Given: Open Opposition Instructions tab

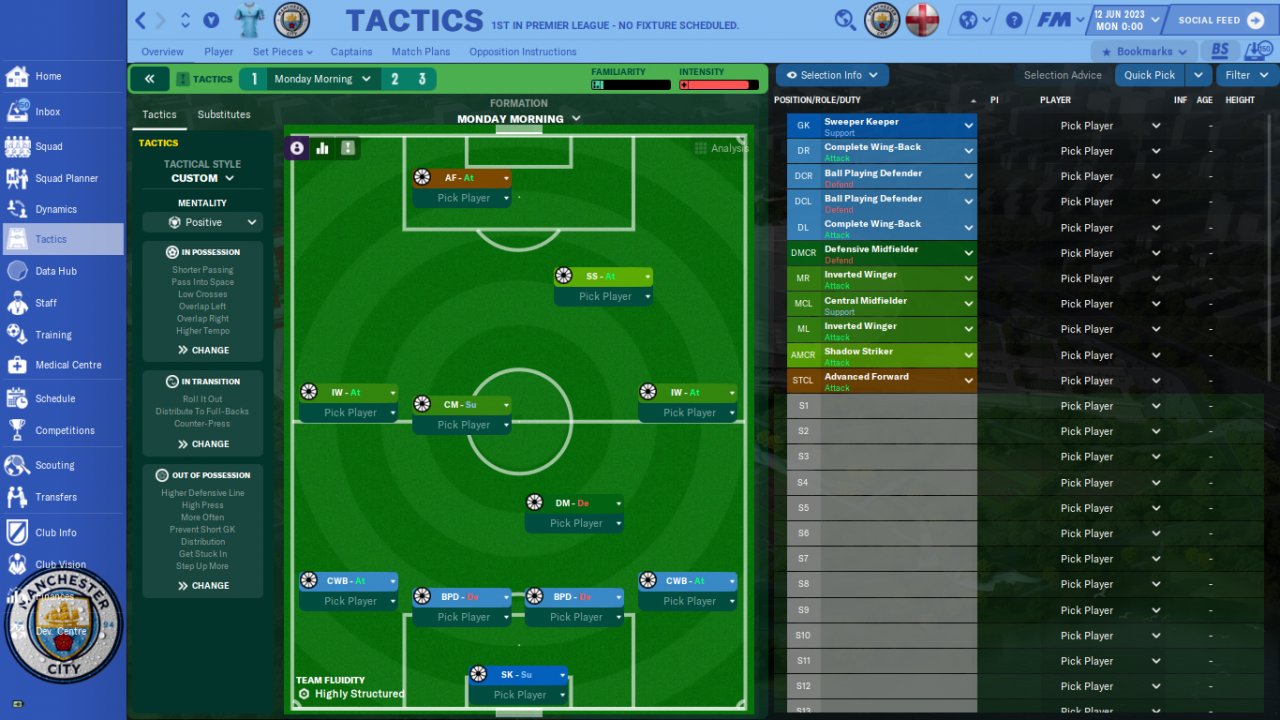Looking at the screenshot, I should pyautogui.click(x=522, y=52).
